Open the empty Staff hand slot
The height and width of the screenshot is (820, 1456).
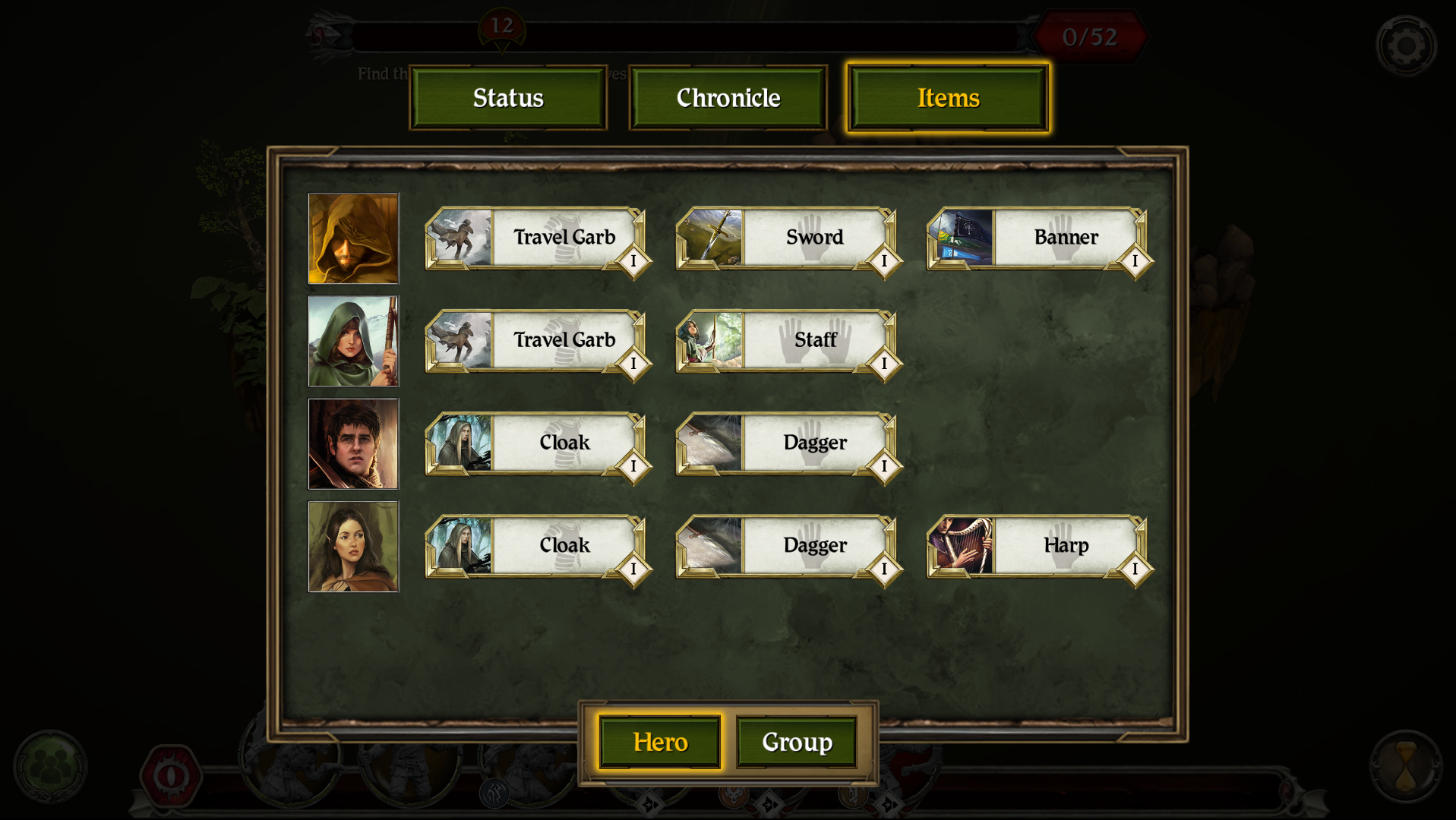tap(813, 340)
